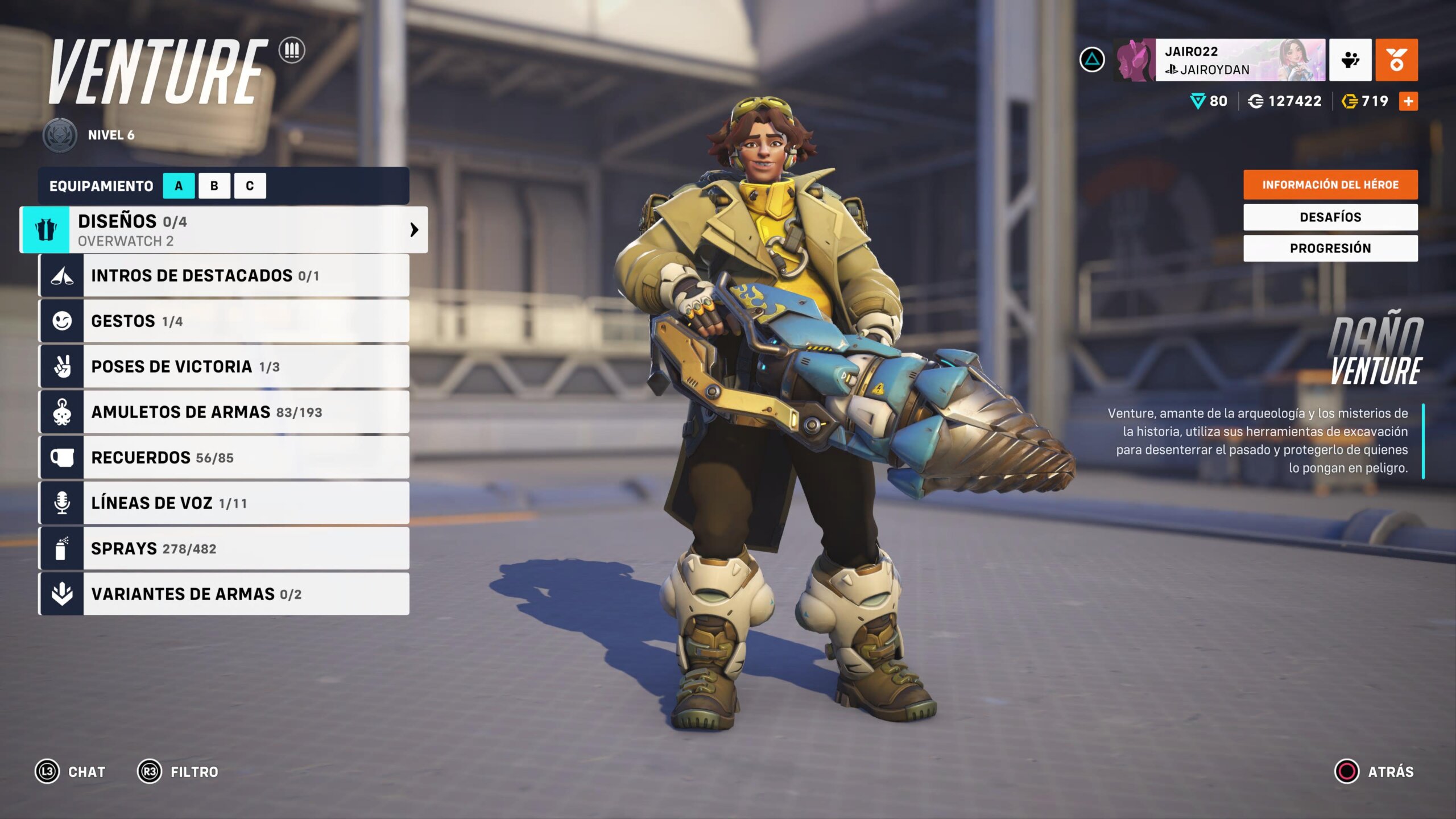This screenshot has height=819, width=1456.
Task: Open the Gestos emotes list
Action: coord(224,321)
